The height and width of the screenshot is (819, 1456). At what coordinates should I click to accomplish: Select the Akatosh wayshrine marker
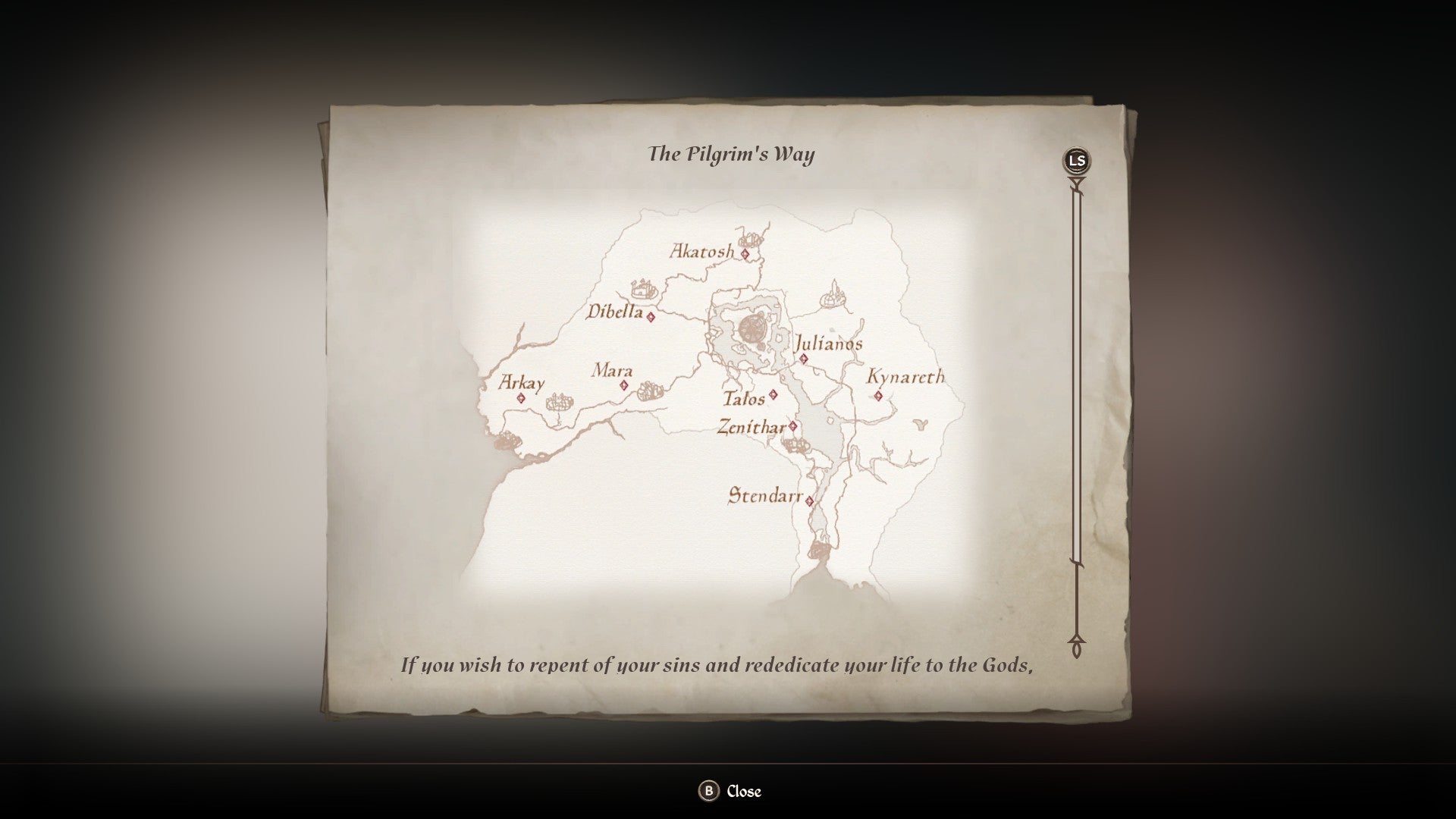tap(745, 253)
